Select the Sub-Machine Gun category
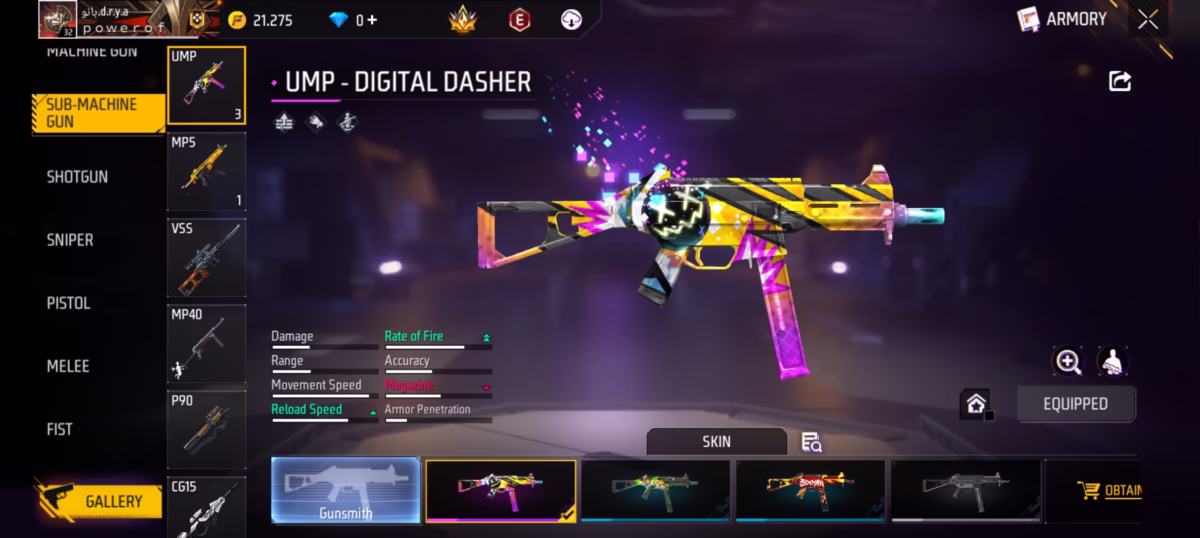 pyautogui.click(x=97, y=113)
